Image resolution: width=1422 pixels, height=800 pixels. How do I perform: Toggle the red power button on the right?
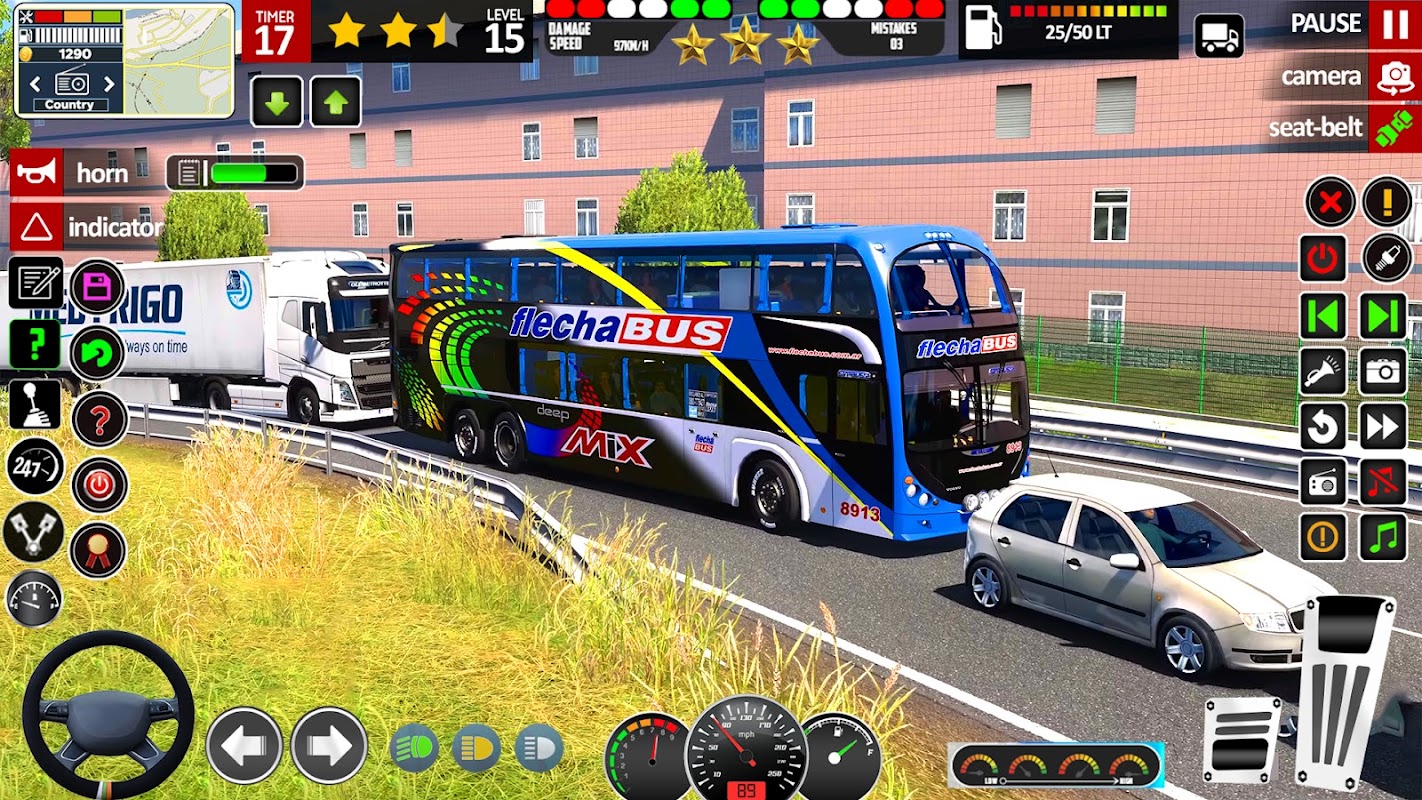pos(1323,260)
